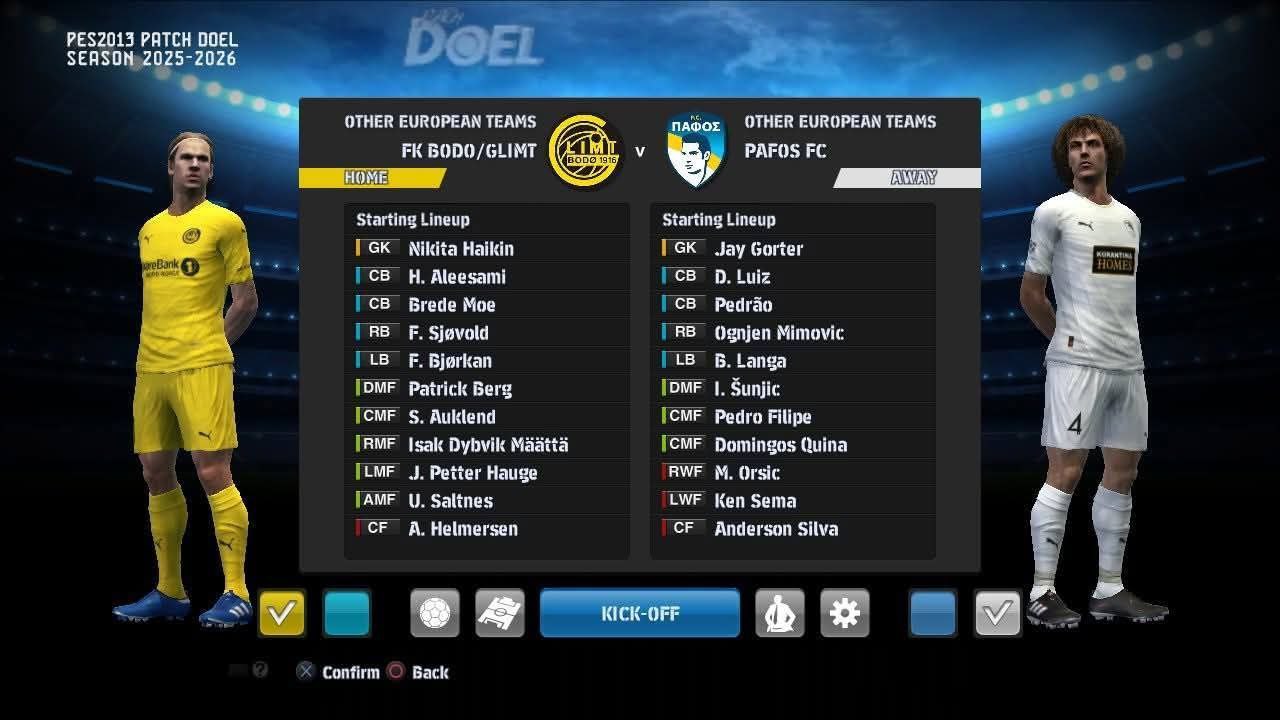Toggle the white away checkmark box
The image size is (1280, 720).
pyautogui.click(x=997, y=613)
